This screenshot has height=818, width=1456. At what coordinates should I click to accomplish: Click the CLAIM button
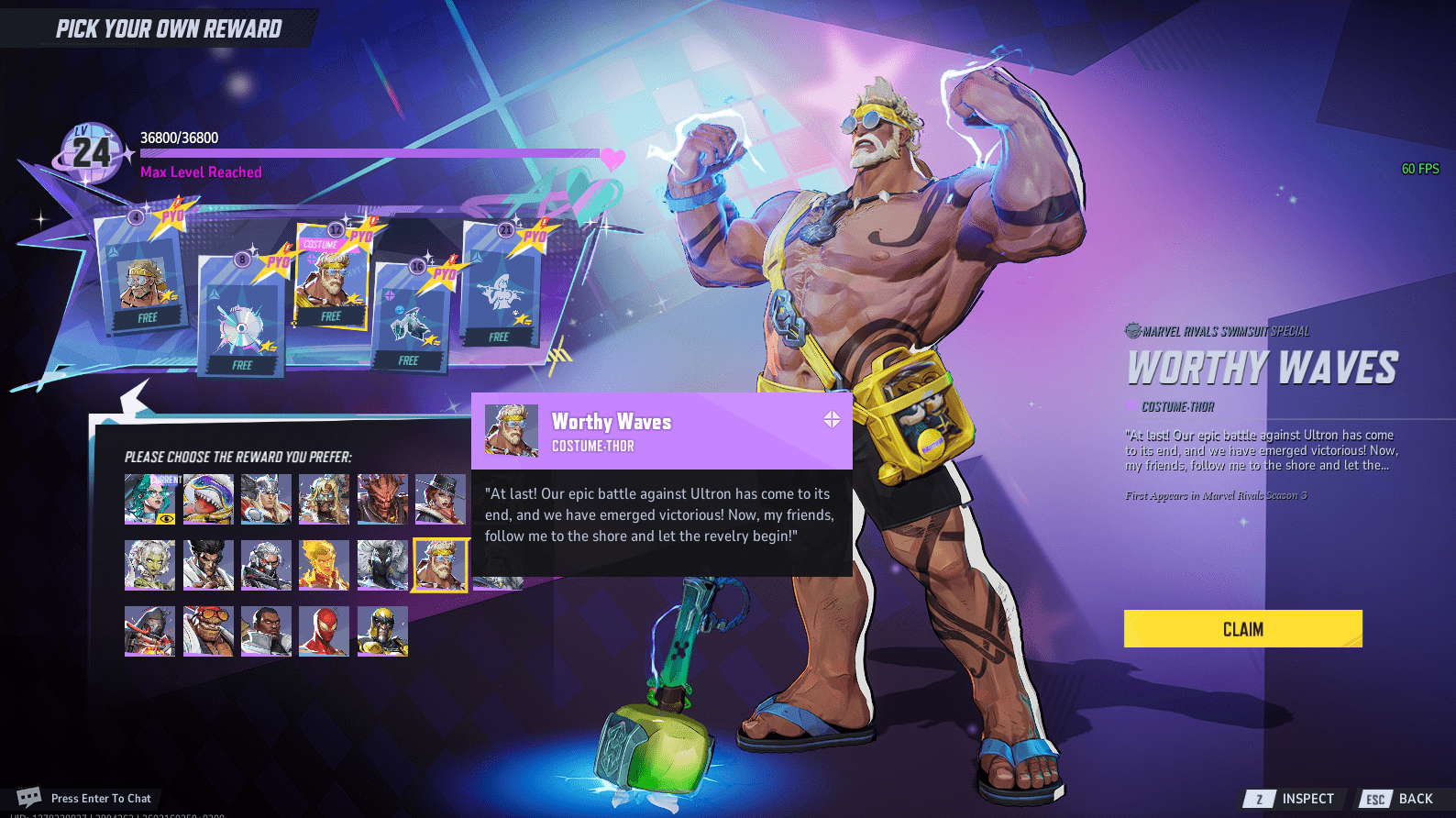click(x=1242, y=629)
